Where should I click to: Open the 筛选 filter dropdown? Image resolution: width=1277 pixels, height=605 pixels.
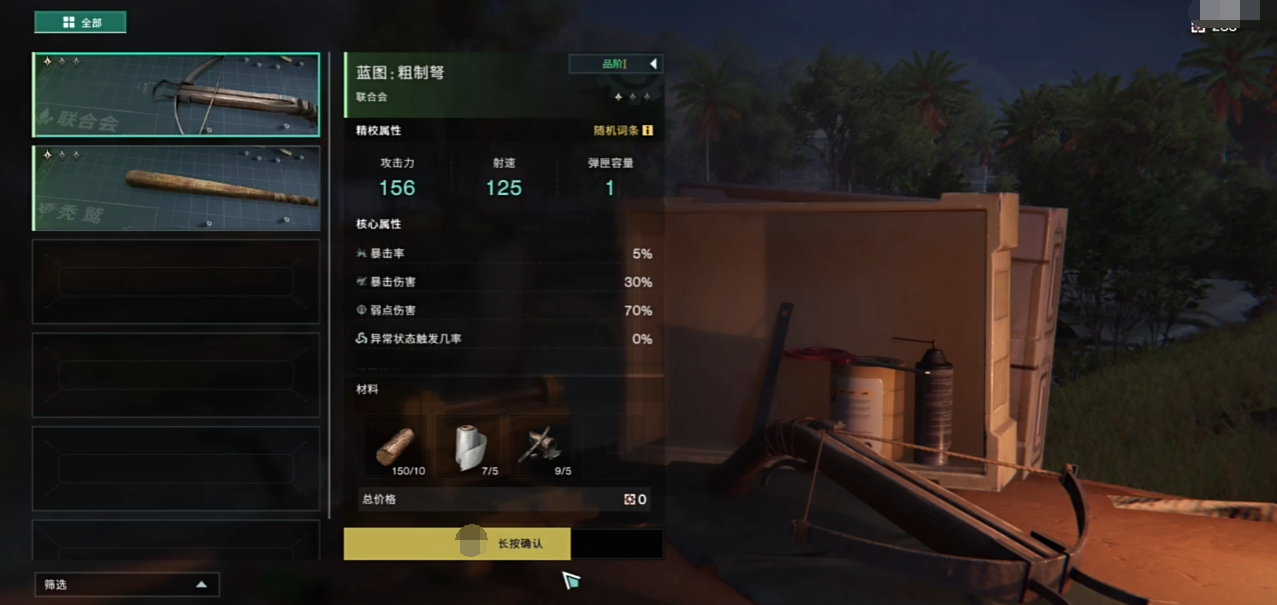tap(126, 584)
